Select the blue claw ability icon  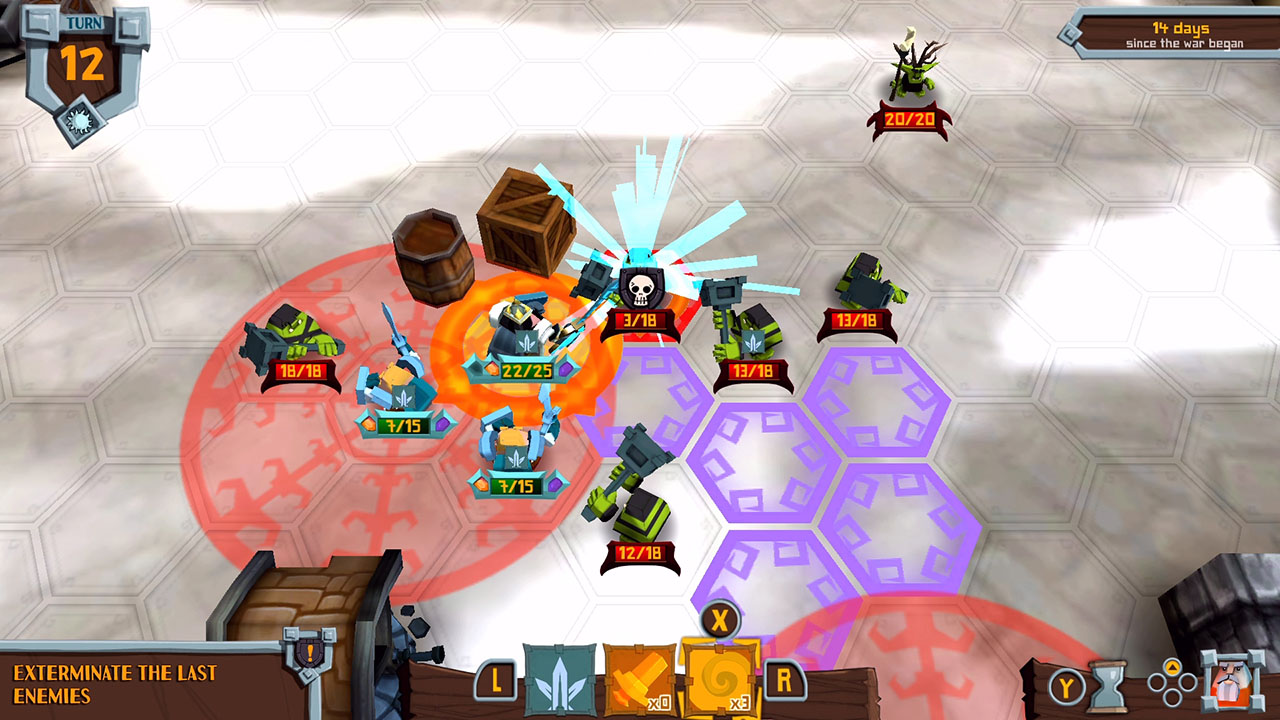point(560,679)
